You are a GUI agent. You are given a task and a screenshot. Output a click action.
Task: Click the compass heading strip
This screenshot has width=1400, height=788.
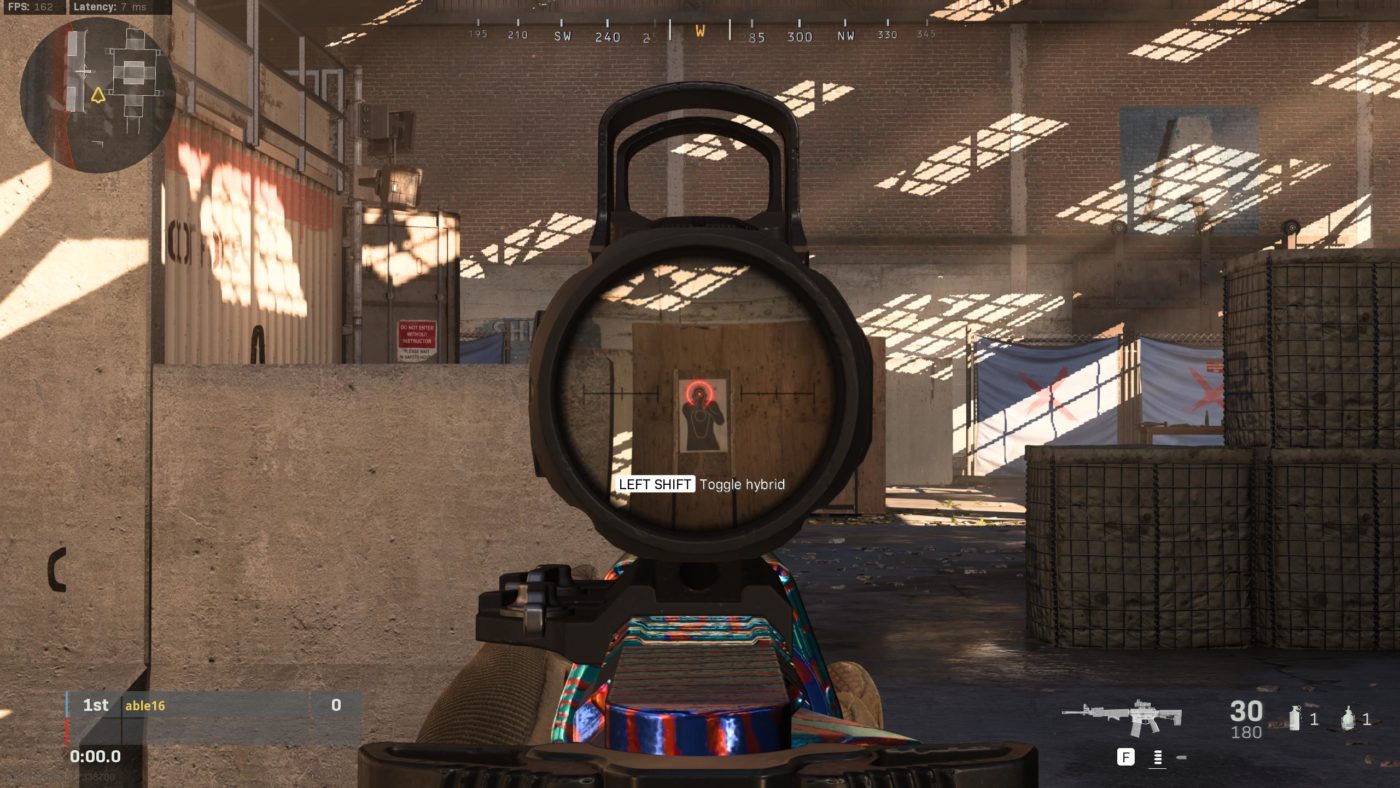coord(700,34)
